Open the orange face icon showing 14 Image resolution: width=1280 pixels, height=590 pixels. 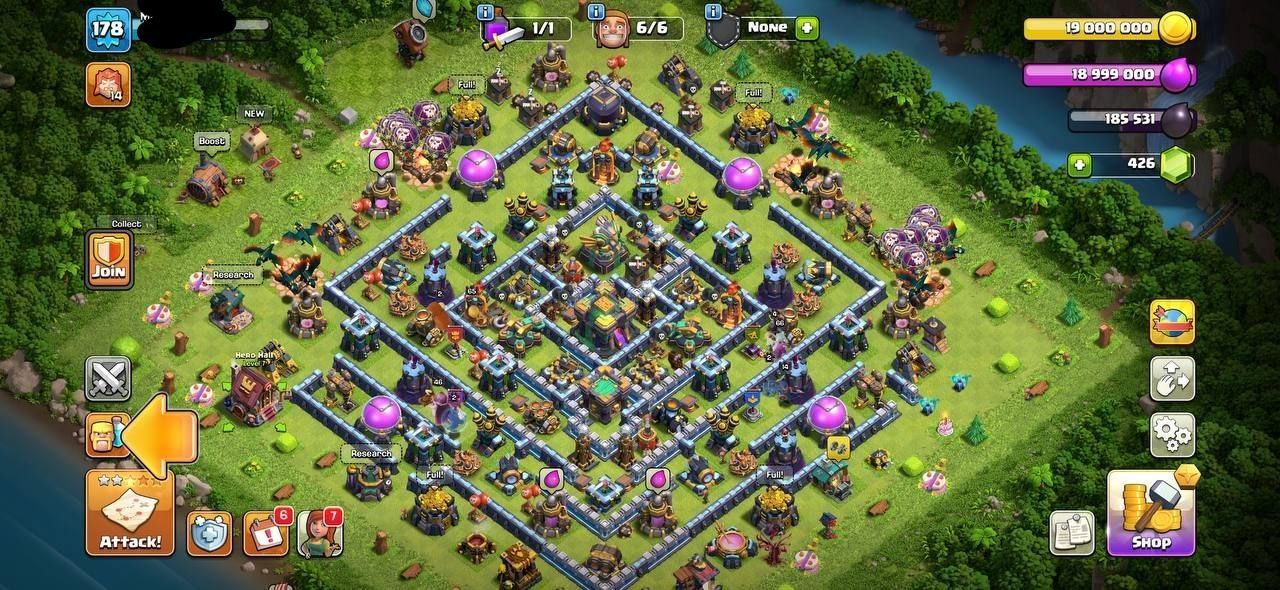[107, 85]
